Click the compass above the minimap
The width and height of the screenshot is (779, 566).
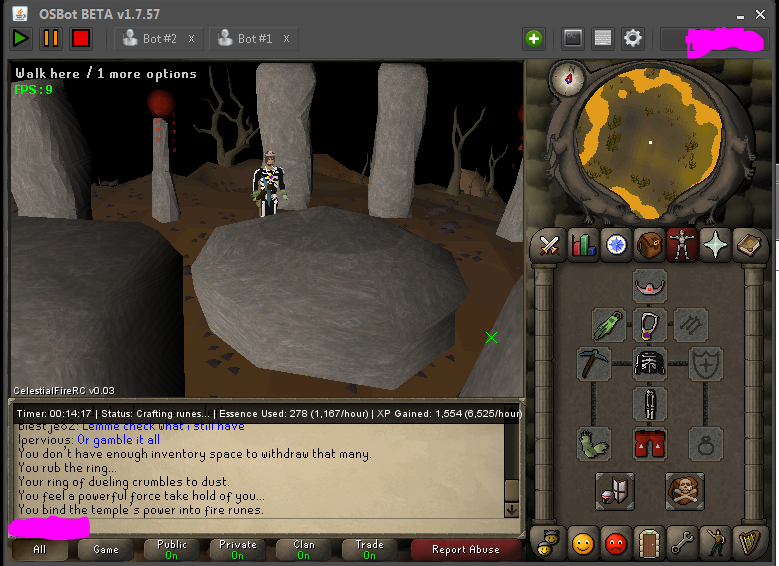tap(574, 77)
